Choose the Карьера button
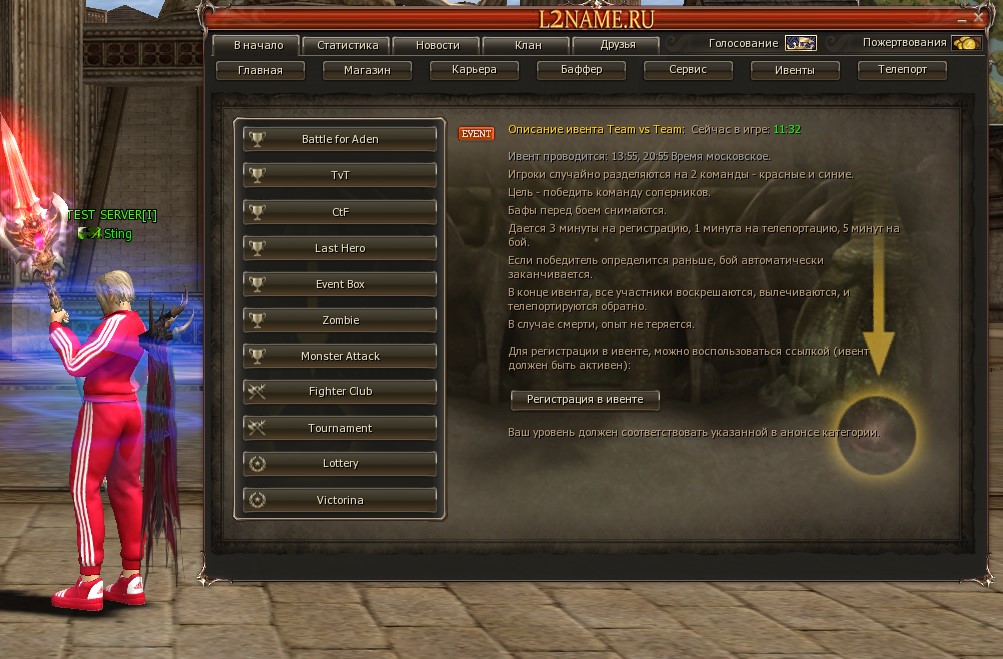Screen dimensions: 1003x659 pos(473,70)
